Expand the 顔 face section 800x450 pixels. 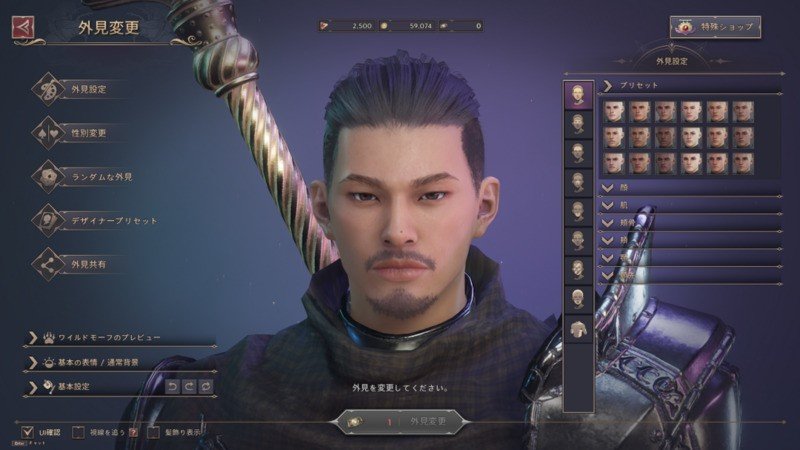tap(690, 186)
